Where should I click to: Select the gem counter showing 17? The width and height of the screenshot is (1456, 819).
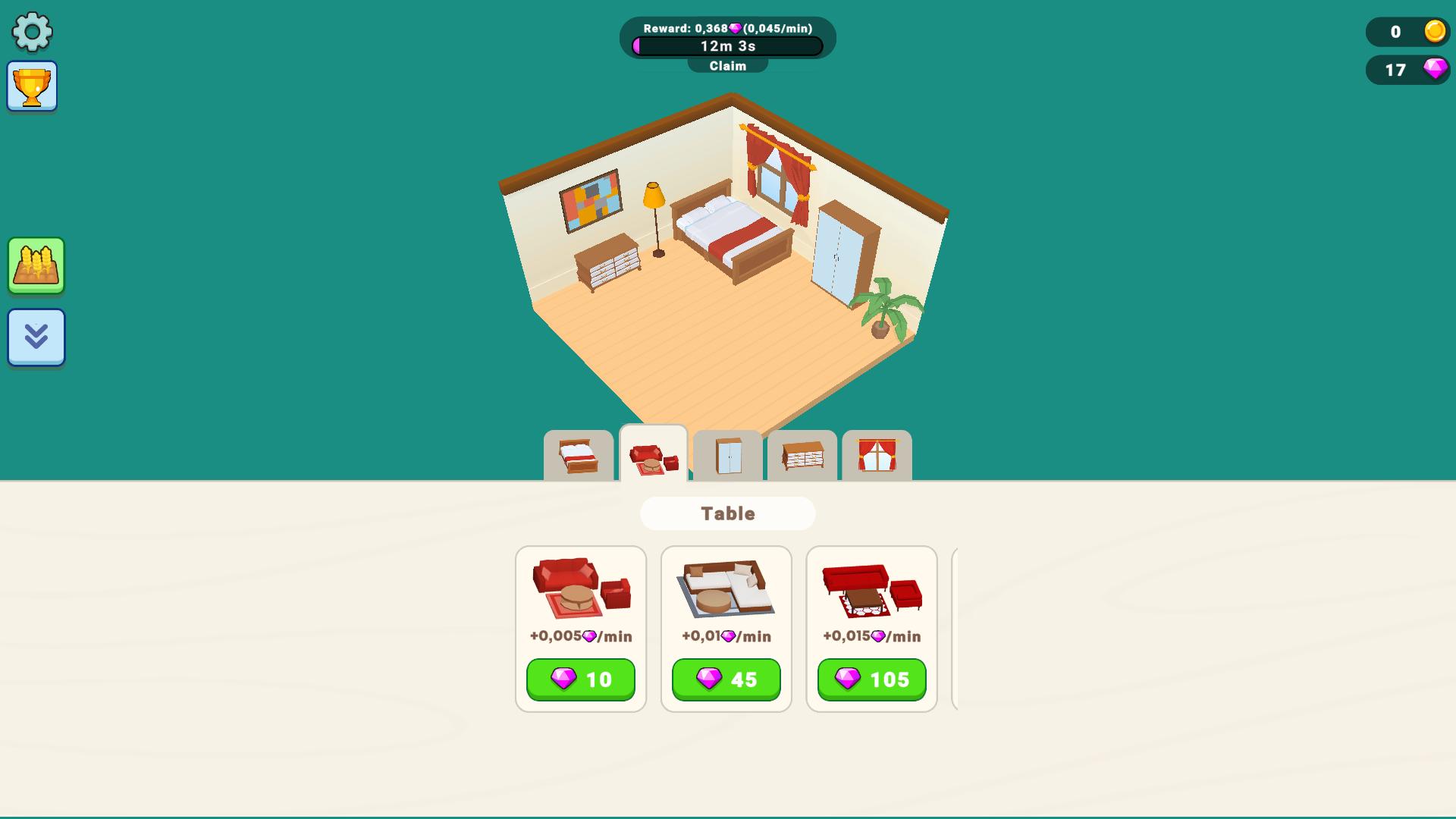[x=1407, y=70]
